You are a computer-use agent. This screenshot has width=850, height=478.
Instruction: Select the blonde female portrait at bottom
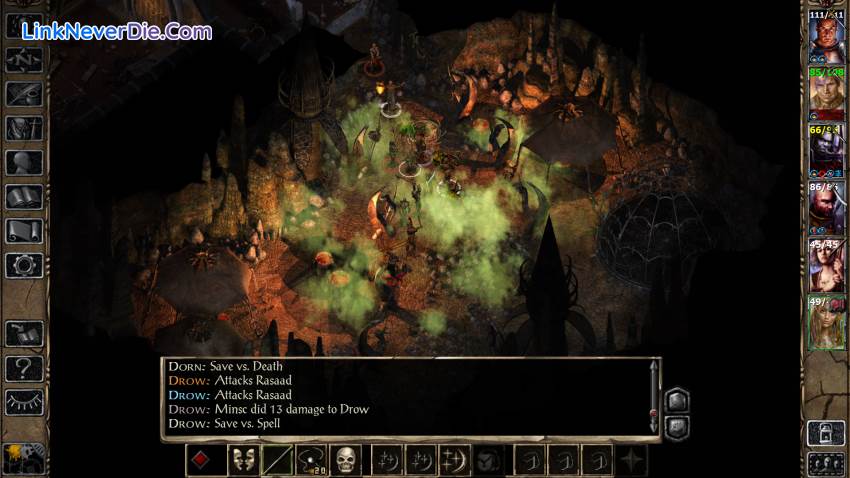[826, 321]
